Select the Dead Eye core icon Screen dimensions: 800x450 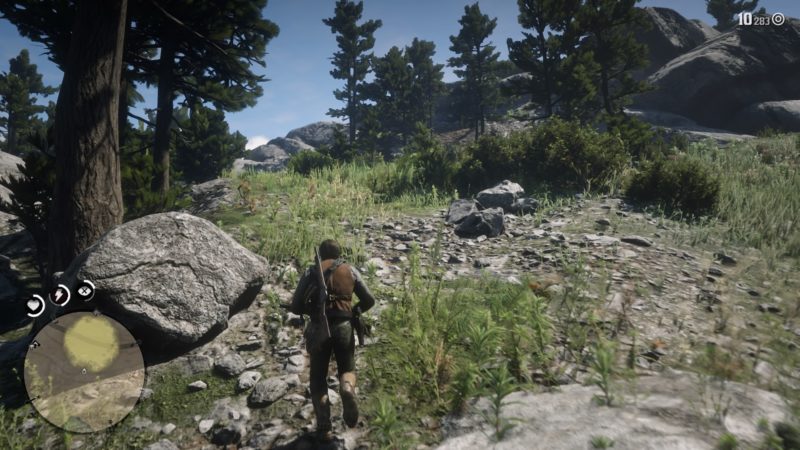pos(86,290)
